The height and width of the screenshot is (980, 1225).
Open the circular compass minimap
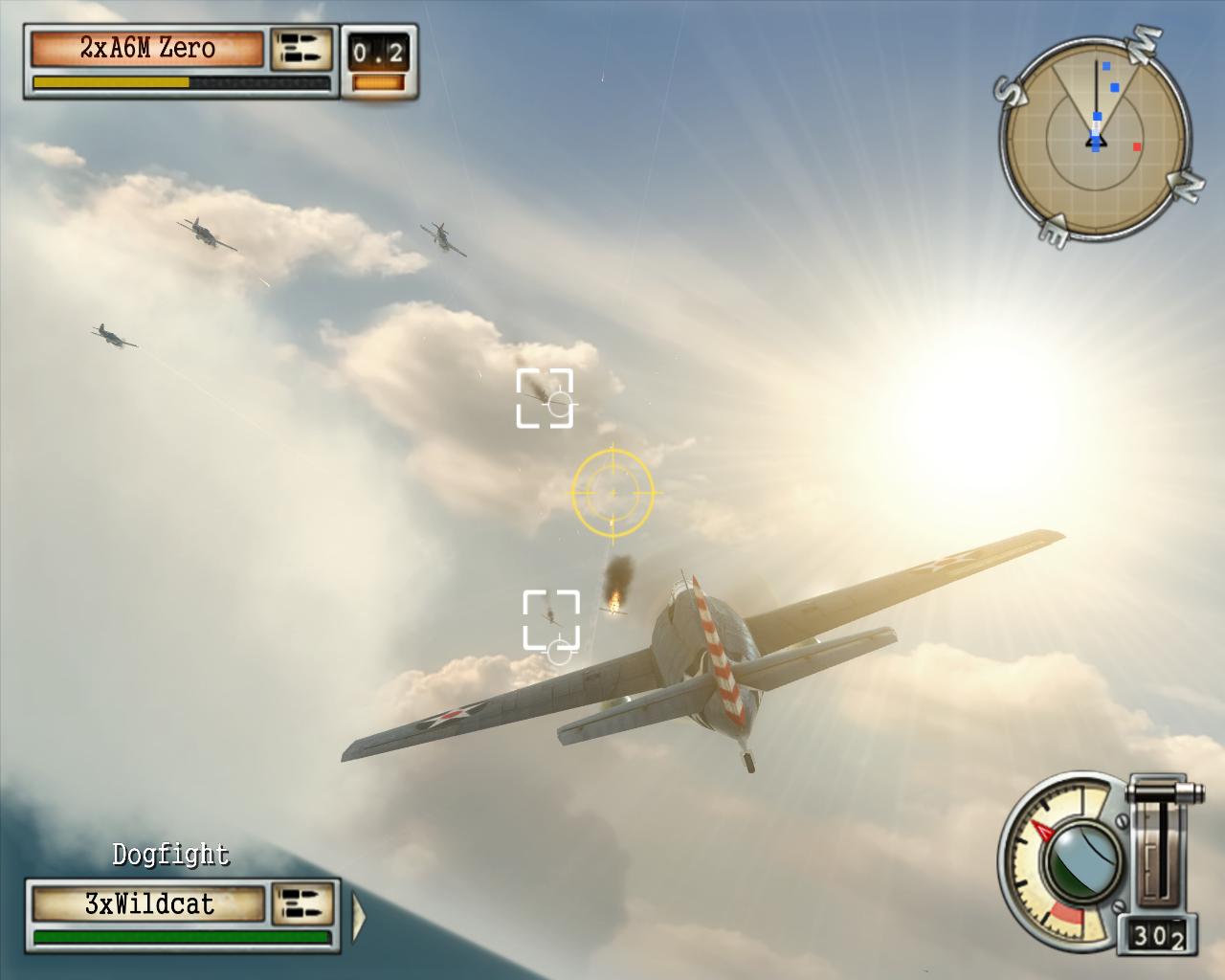[1095, 139]
